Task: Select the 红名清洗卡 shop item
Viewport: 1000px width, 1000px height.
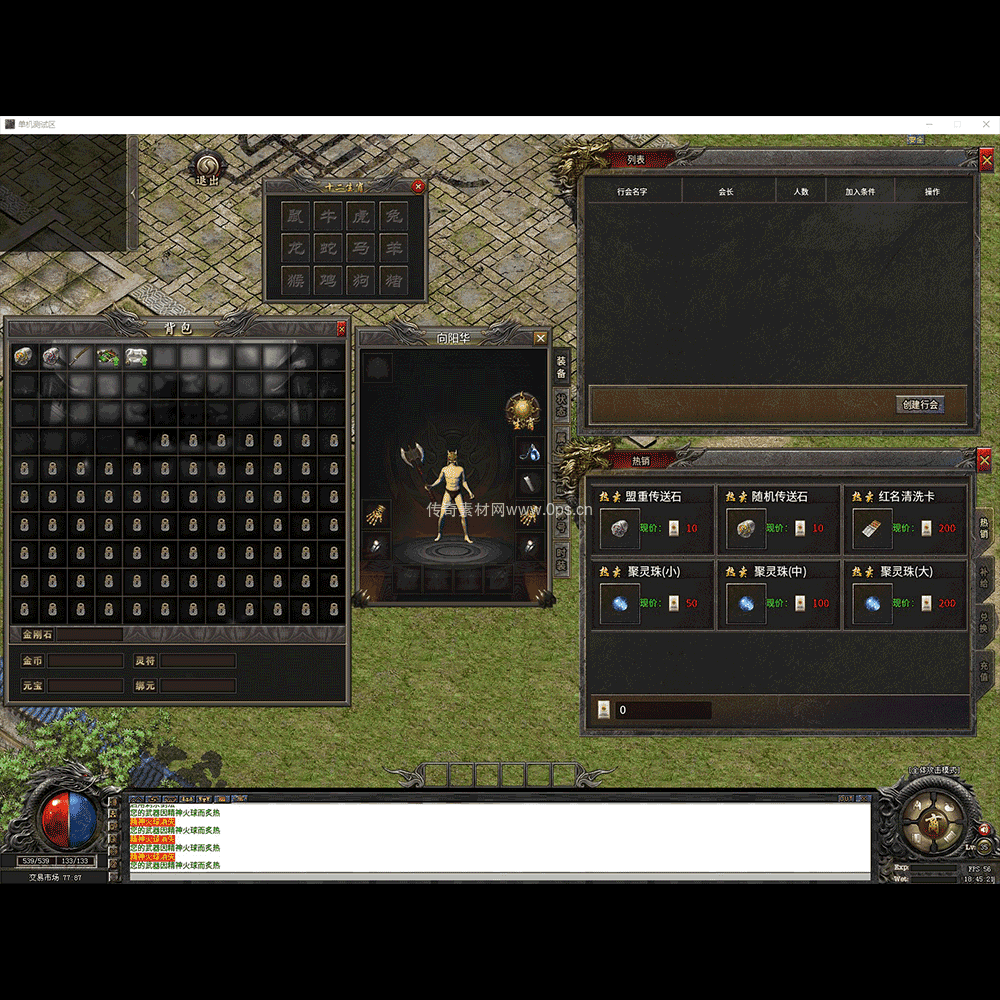Action: coord(872,529)
